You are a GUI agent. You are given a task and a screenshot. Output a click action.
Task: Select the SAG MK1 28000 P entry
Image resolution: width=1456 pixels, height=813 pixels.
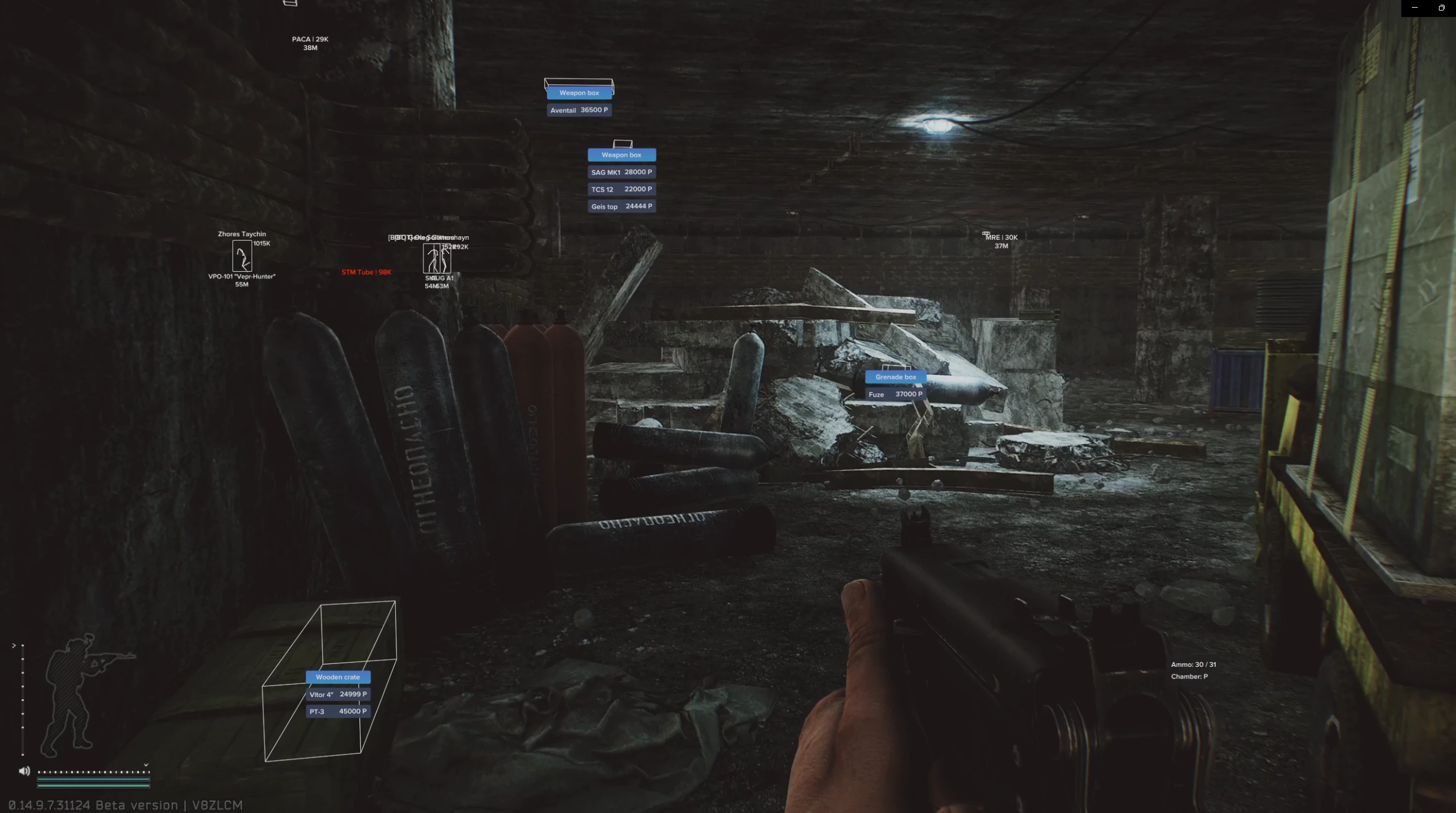click(621, 171)
